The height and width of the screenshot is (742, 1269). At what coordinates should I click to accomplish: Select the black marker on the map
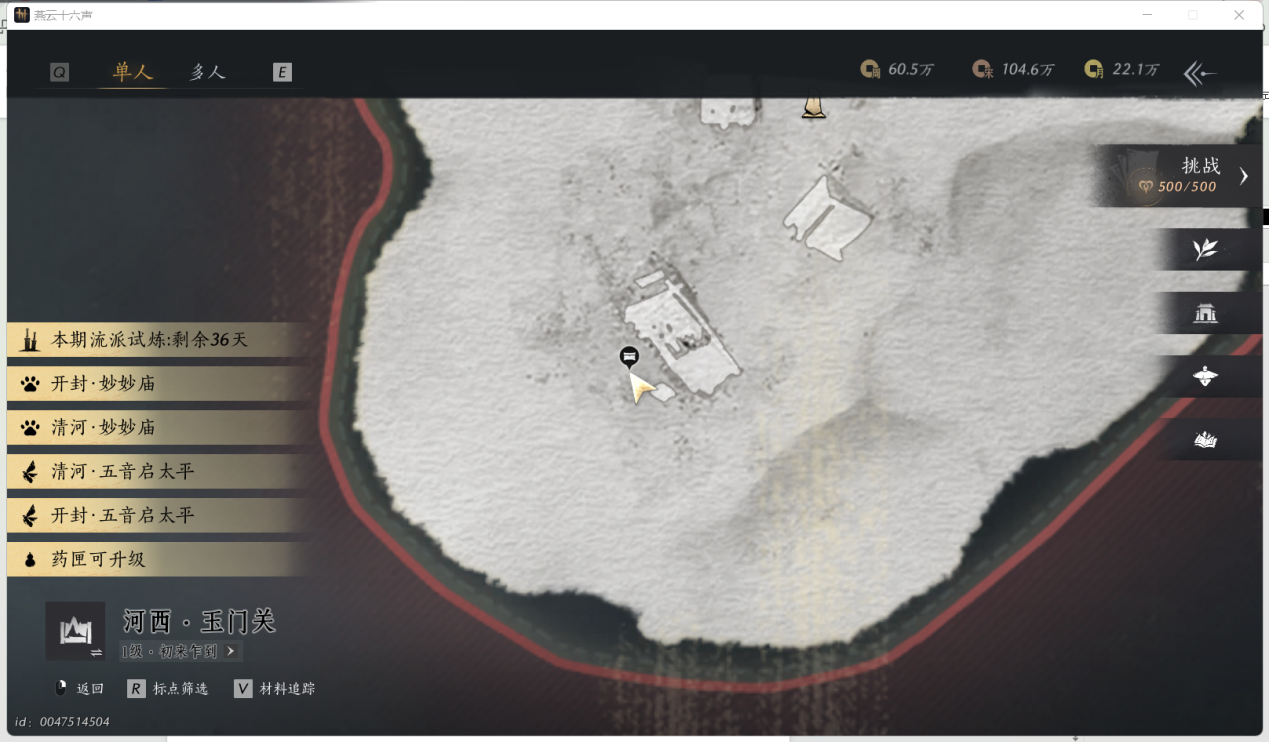click(630, 356)
